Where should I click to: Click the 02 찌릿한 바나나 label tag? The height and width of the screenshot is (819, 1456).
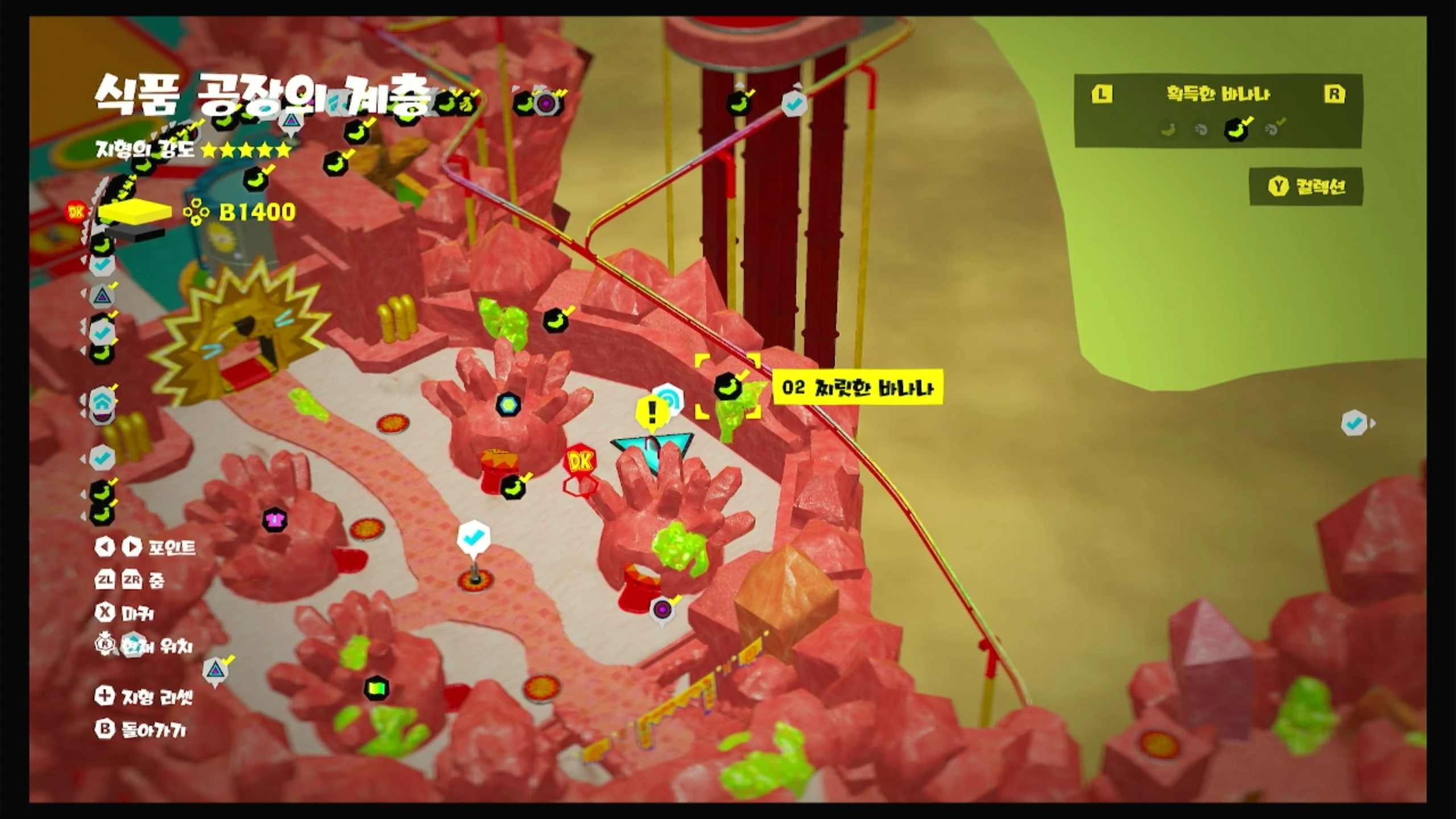[x=857, y=388]
